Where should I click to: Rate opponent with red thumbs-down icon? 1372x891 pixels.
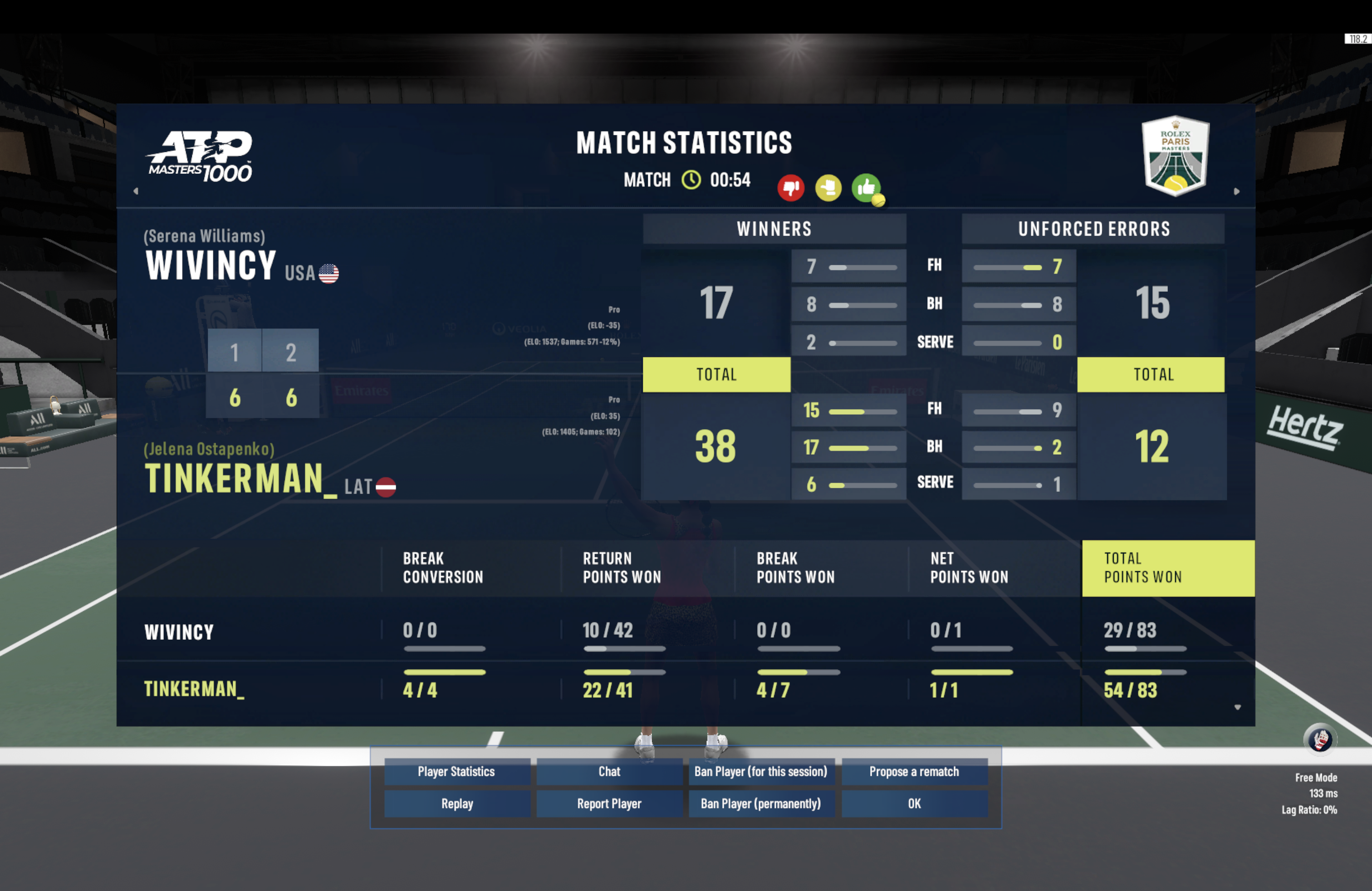click(790, 188)
